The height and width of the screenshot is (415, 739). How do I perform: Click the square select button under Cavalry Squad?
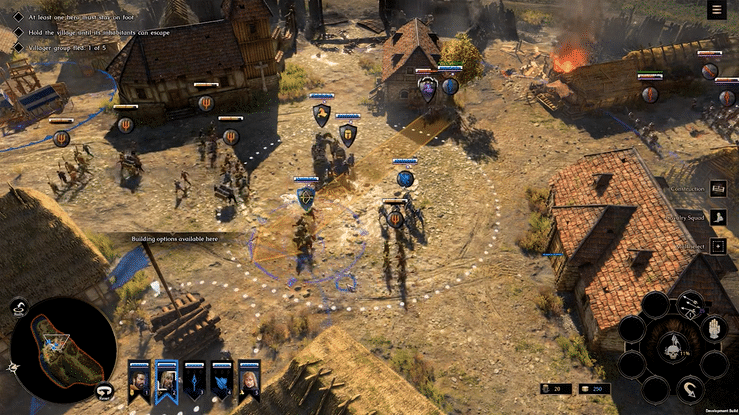(x=718, y=245)
